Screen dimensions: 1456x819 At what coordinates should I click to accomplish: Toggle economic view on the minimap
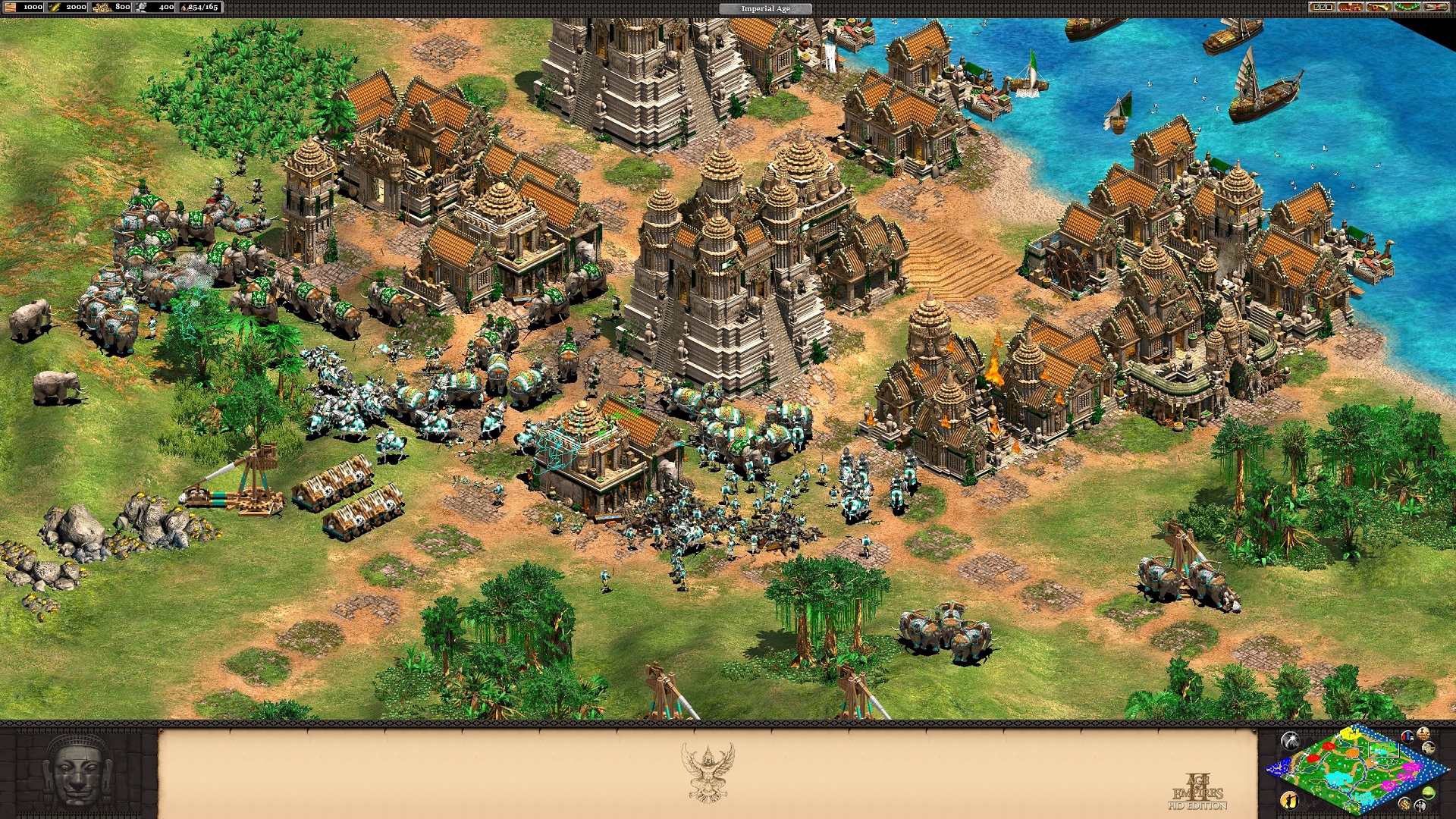[x=1405, y=805]
